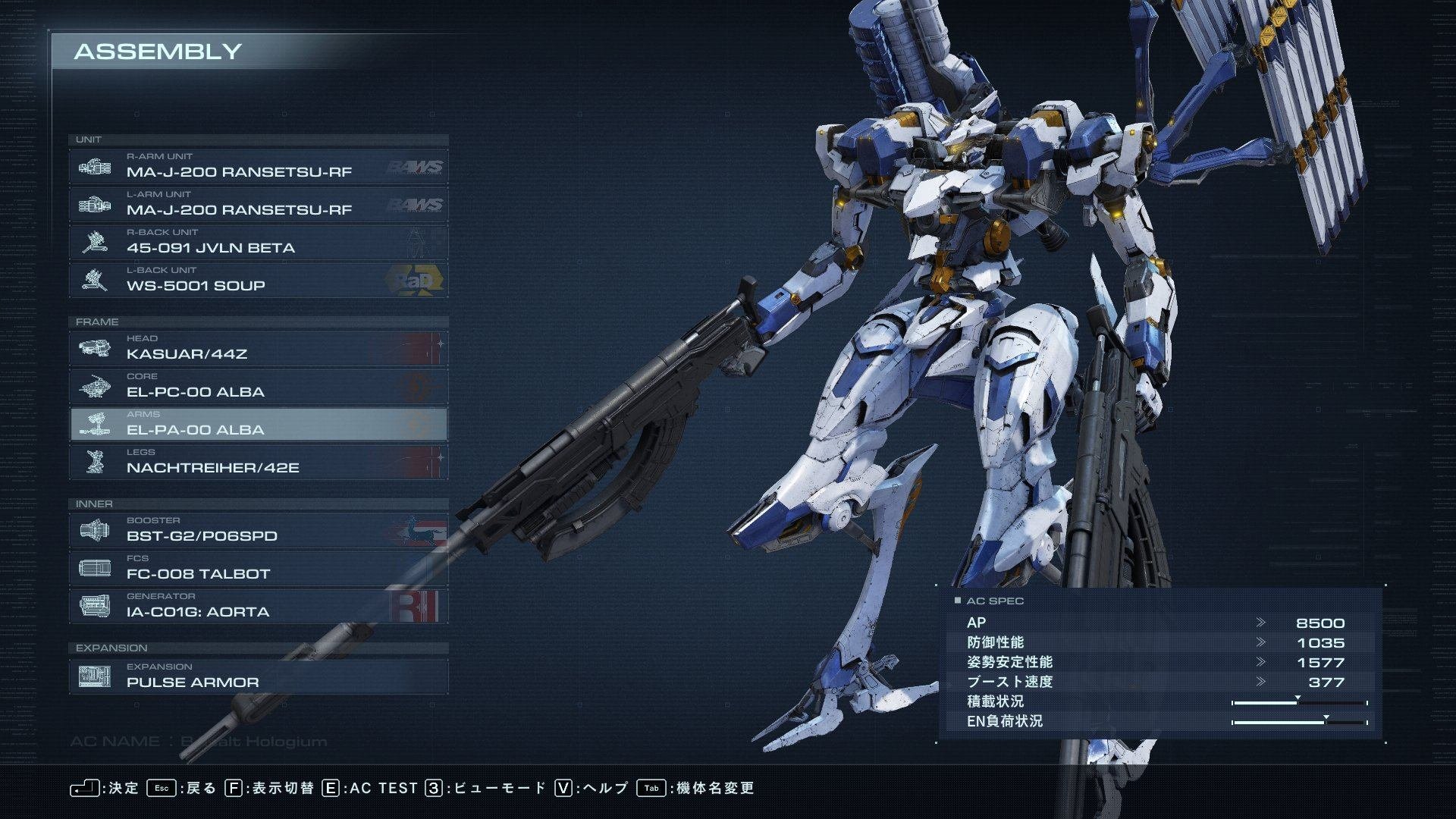Choose the L-ARM UNIT weapon slot
1456x819 pixels.
click(258, 204)
